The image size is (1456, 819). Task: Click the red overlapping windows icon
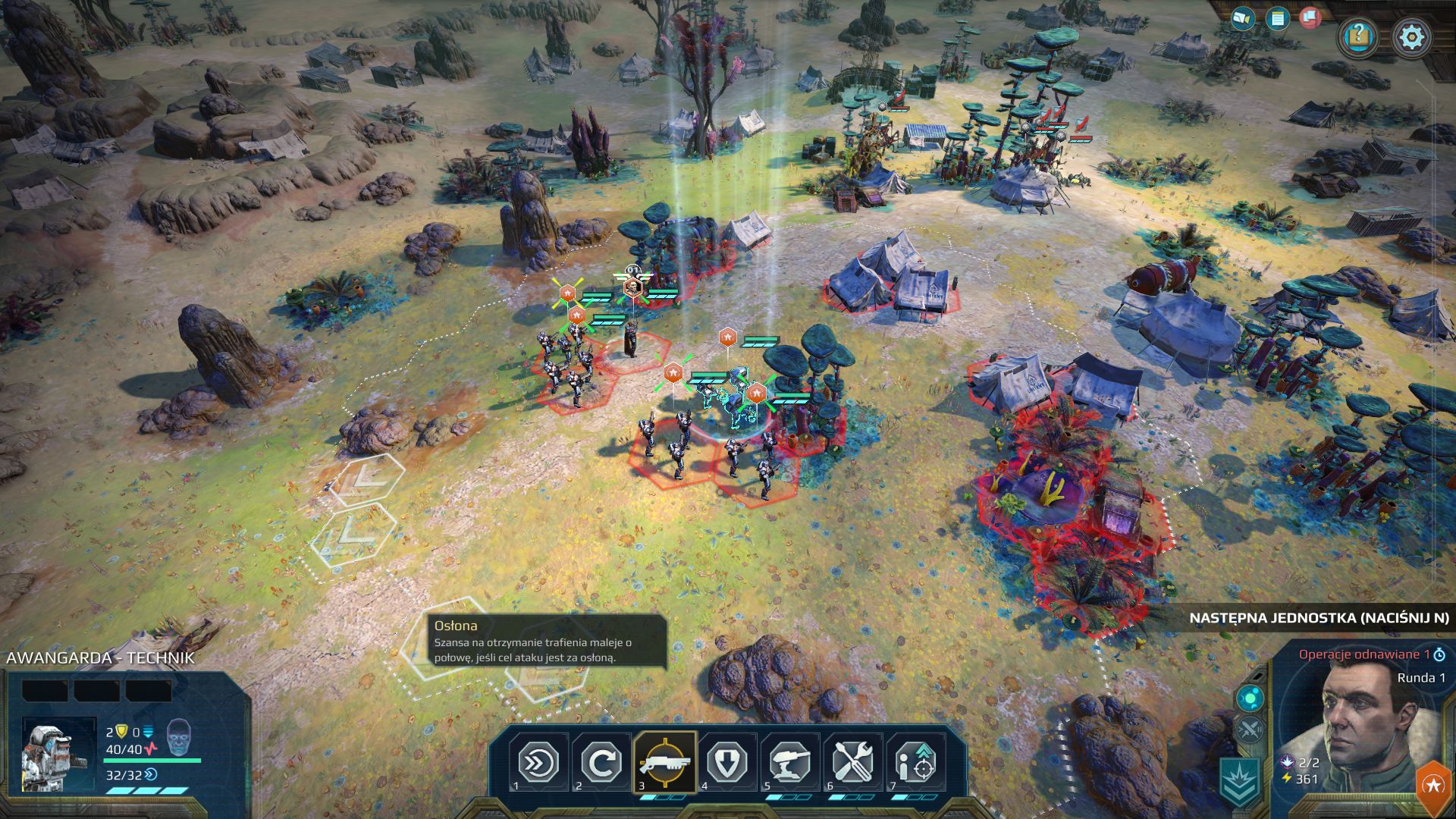point(1310,17)
